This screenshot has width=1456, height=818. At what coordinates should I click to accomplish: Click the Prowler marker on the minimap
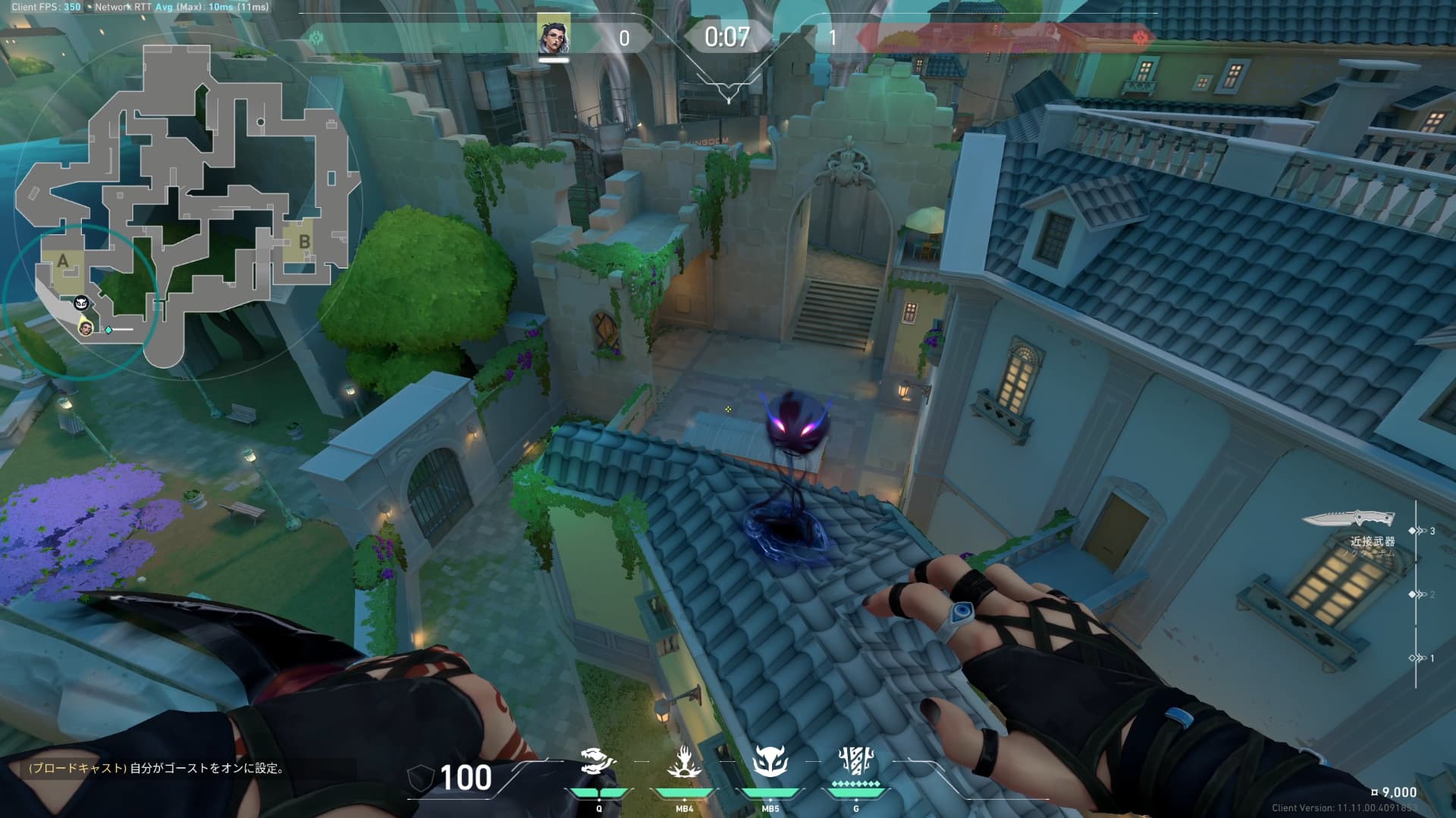point(81,303)
